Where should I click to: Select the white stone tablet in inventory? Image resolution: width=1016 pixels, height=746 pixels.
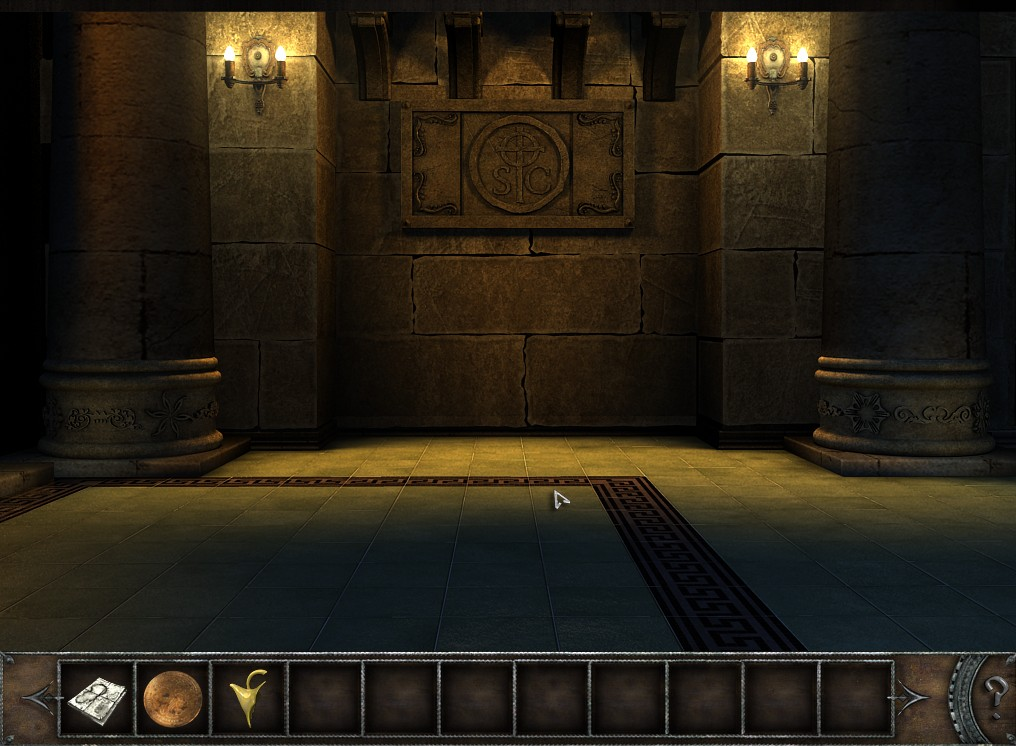pyautogui.click(x=97, y=697)
